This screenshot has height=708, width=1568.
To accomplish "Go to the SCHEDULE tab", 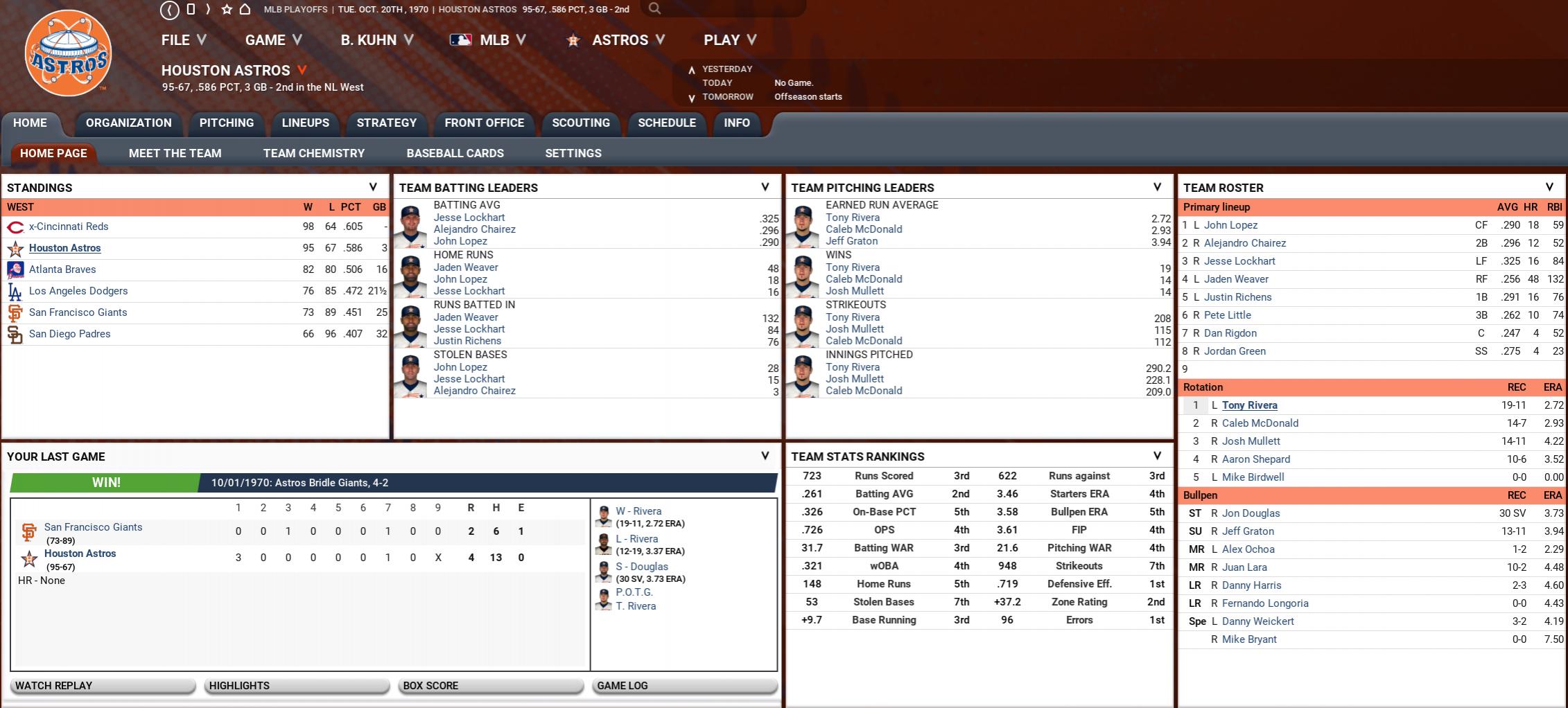I will (666, 123).
